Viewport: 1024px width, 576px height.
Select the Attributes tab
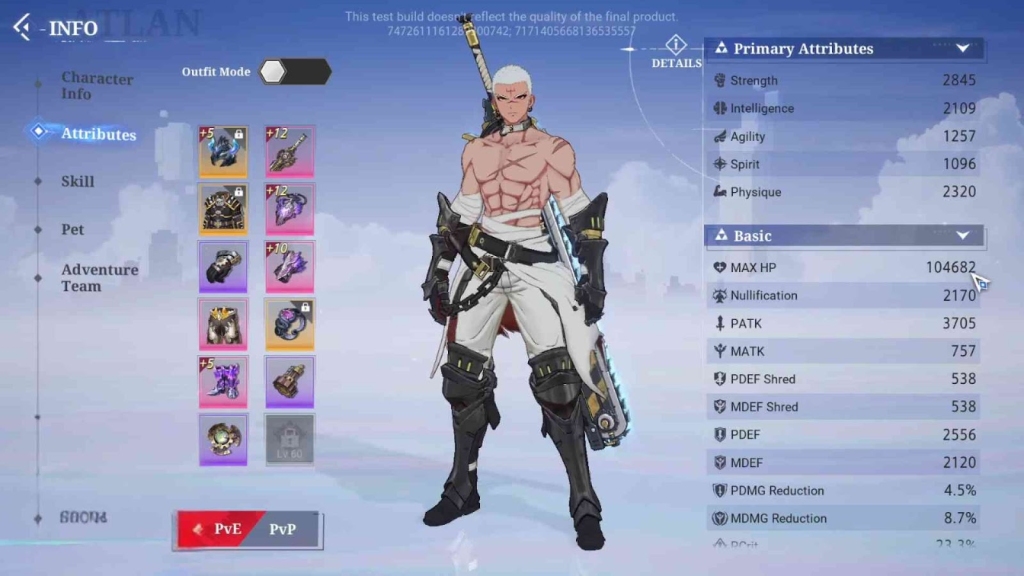coord(98,134)
